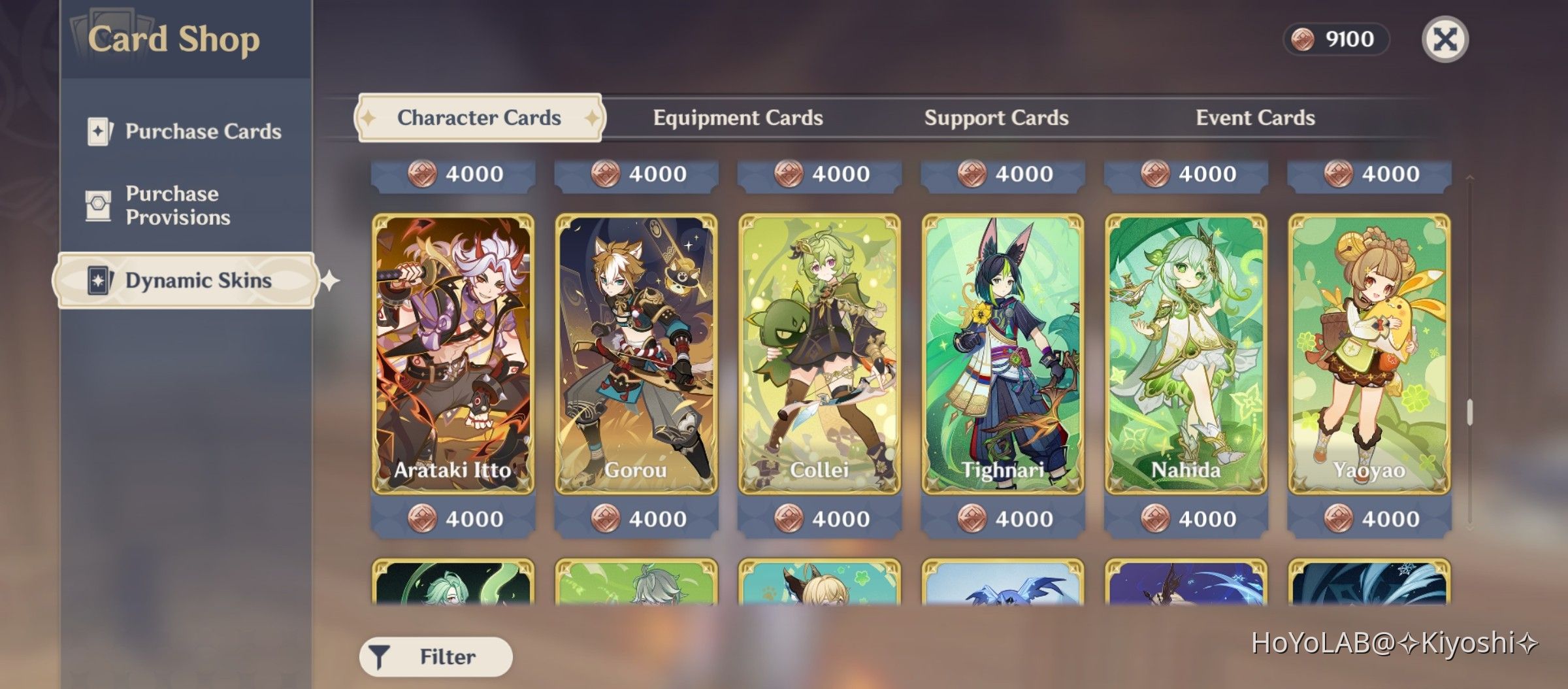Switch to the Equipment Cards tab
This screenshot has width=1568, height=689.
click(x=737, y=118)
